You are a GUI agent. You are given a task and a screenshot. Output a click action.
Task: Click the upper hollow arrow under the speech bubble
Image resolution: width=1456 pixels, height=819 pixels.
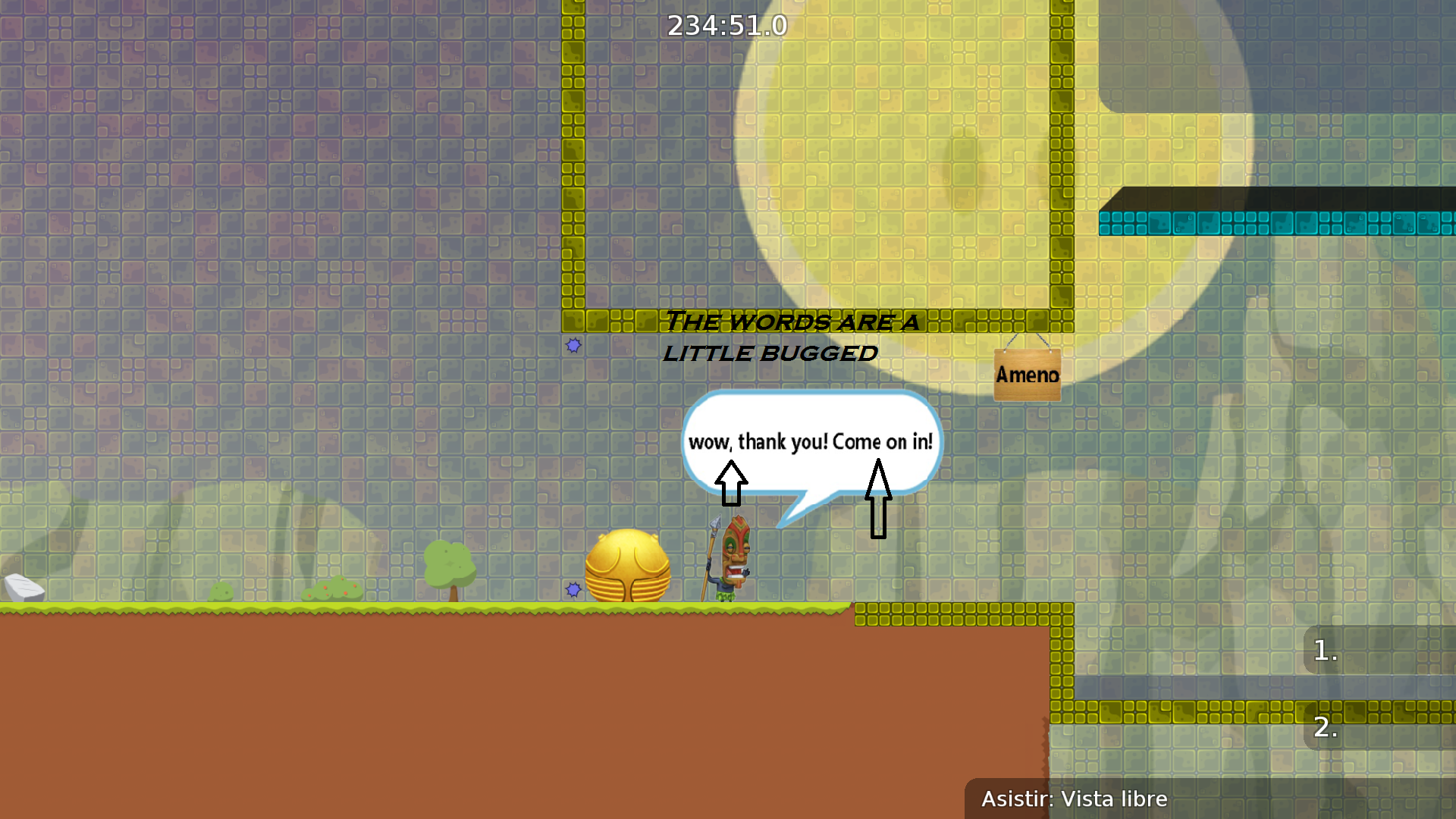pos(730,482)
